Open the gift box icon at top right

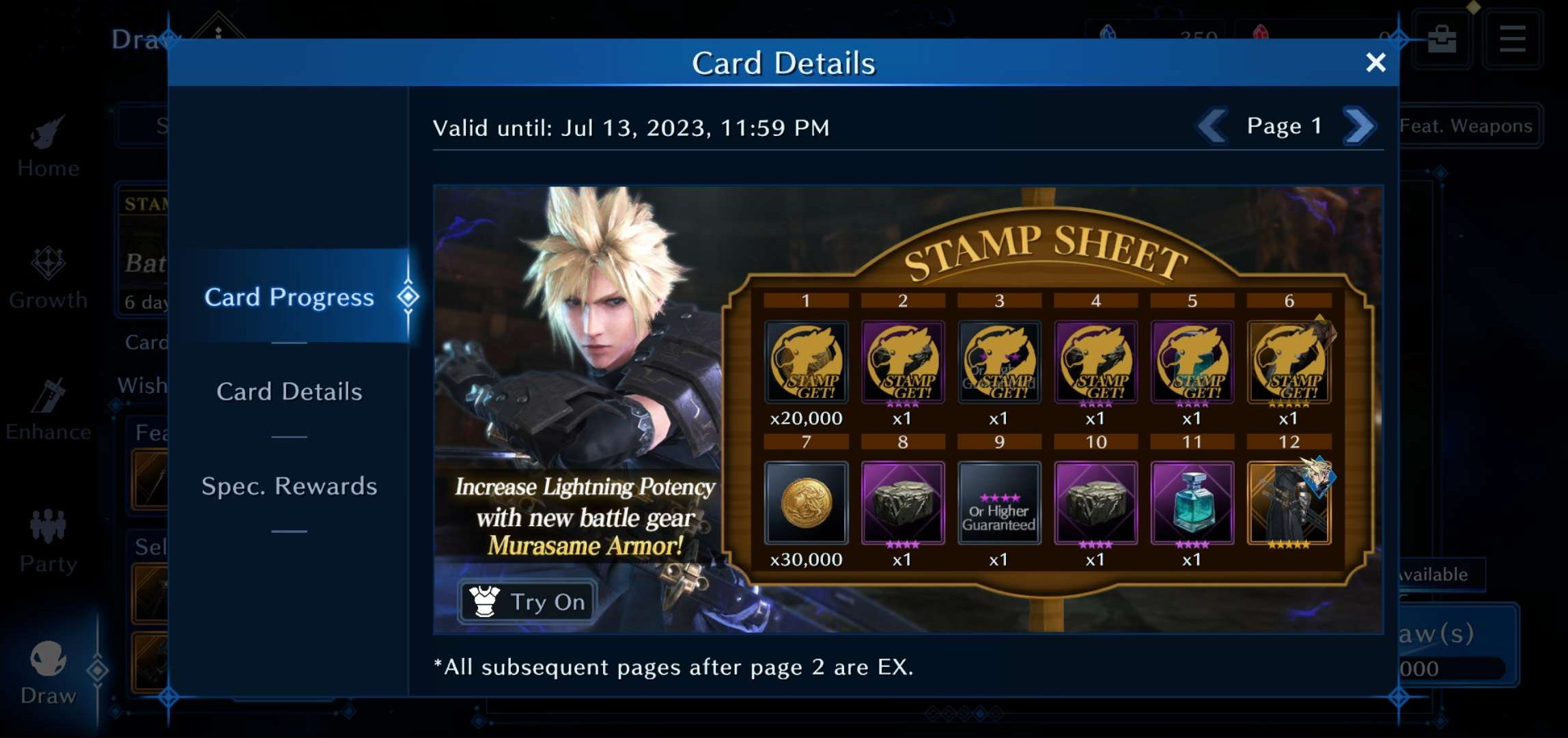point(1442,38)
